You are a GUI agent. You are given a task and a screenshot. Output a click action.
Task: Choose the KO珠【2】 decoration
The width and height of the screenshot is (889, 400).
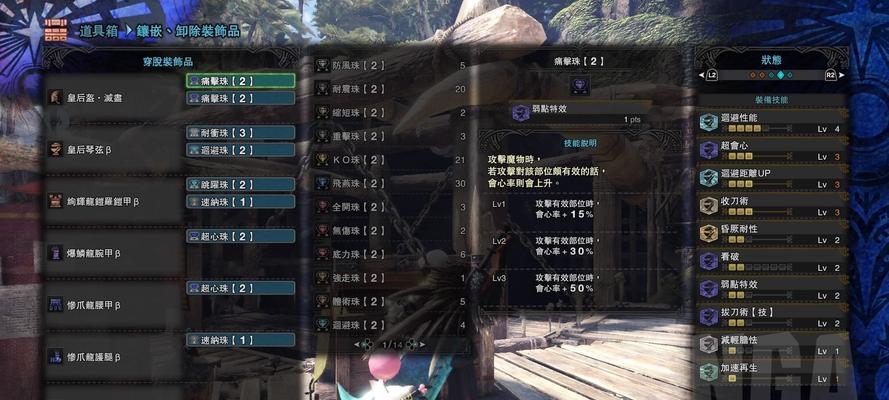[390, 159]
